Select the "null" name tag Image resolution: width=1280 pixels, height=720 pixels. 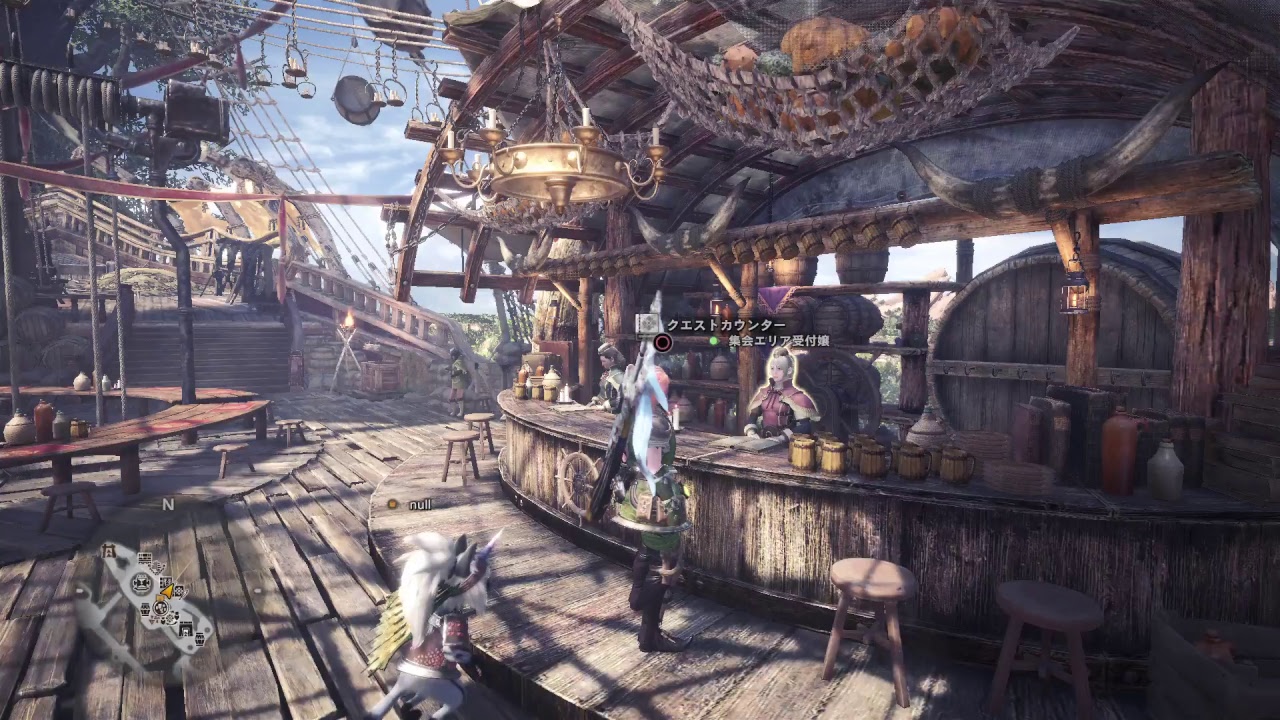click(x=420, y=505)
